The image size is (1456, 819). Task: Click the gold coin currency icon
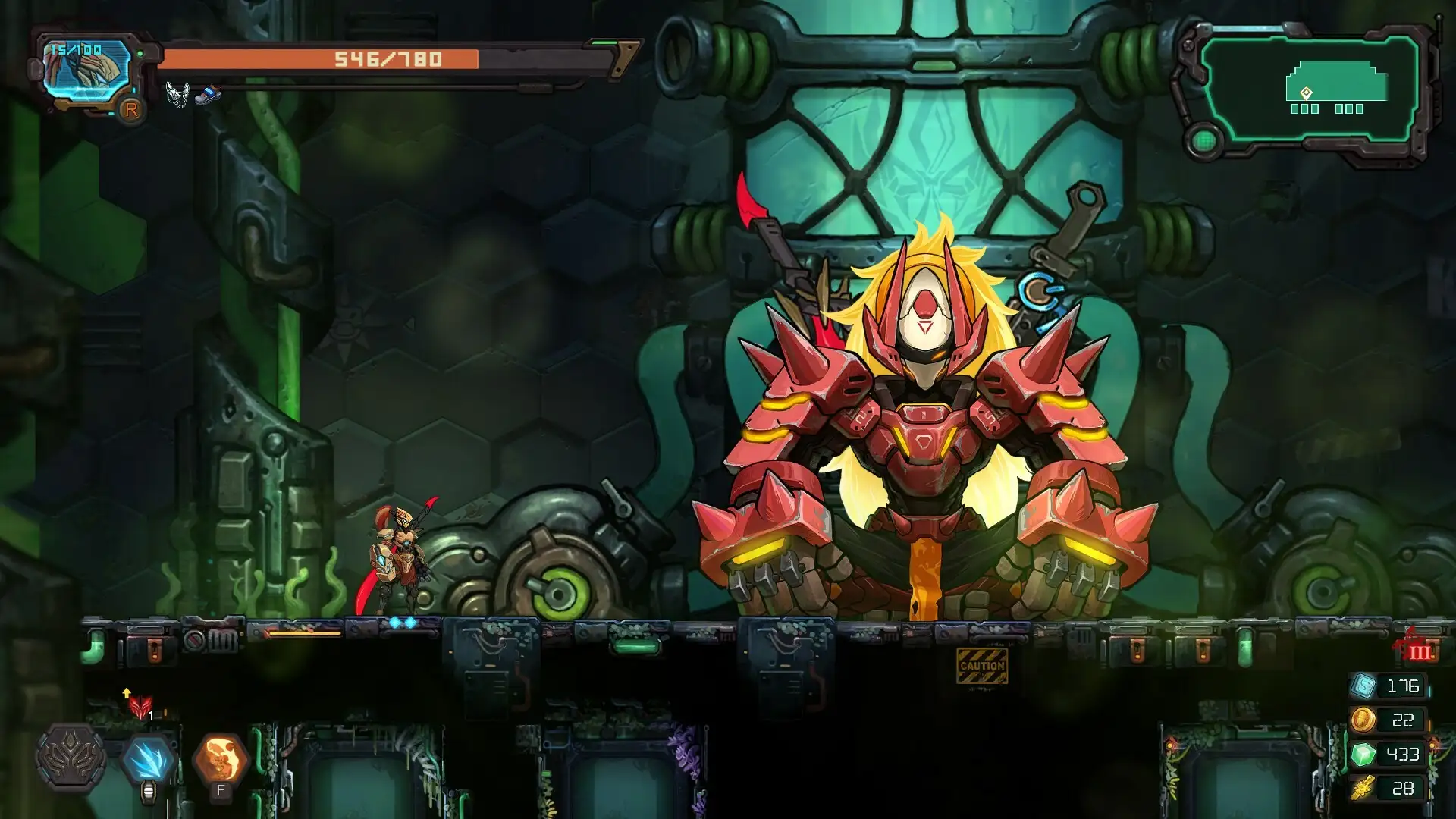point(1363,720)
